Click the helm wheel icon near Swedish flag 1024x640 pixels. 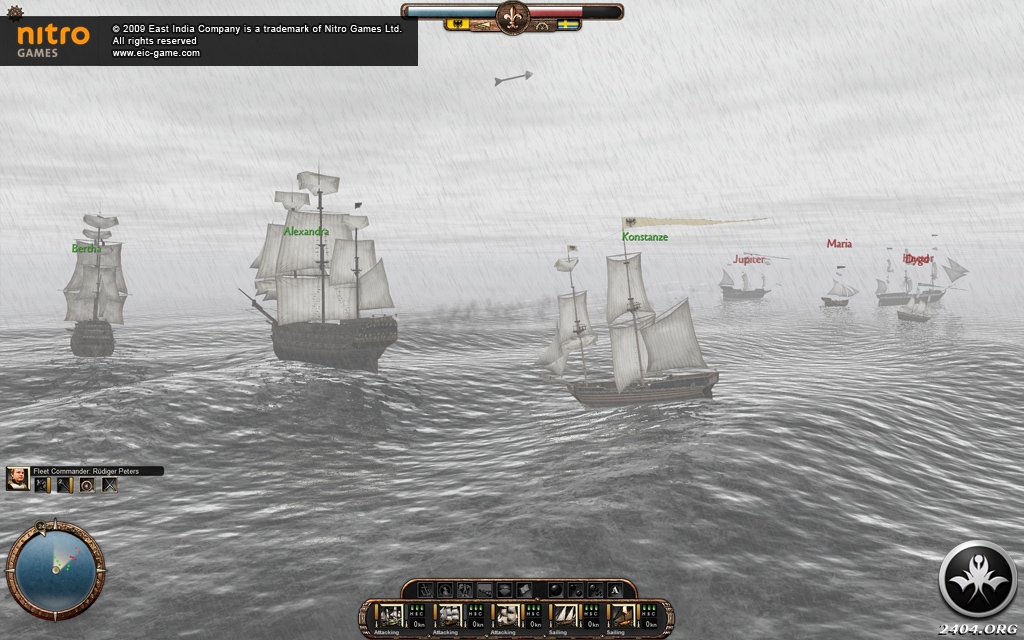(x=543, y=25)
